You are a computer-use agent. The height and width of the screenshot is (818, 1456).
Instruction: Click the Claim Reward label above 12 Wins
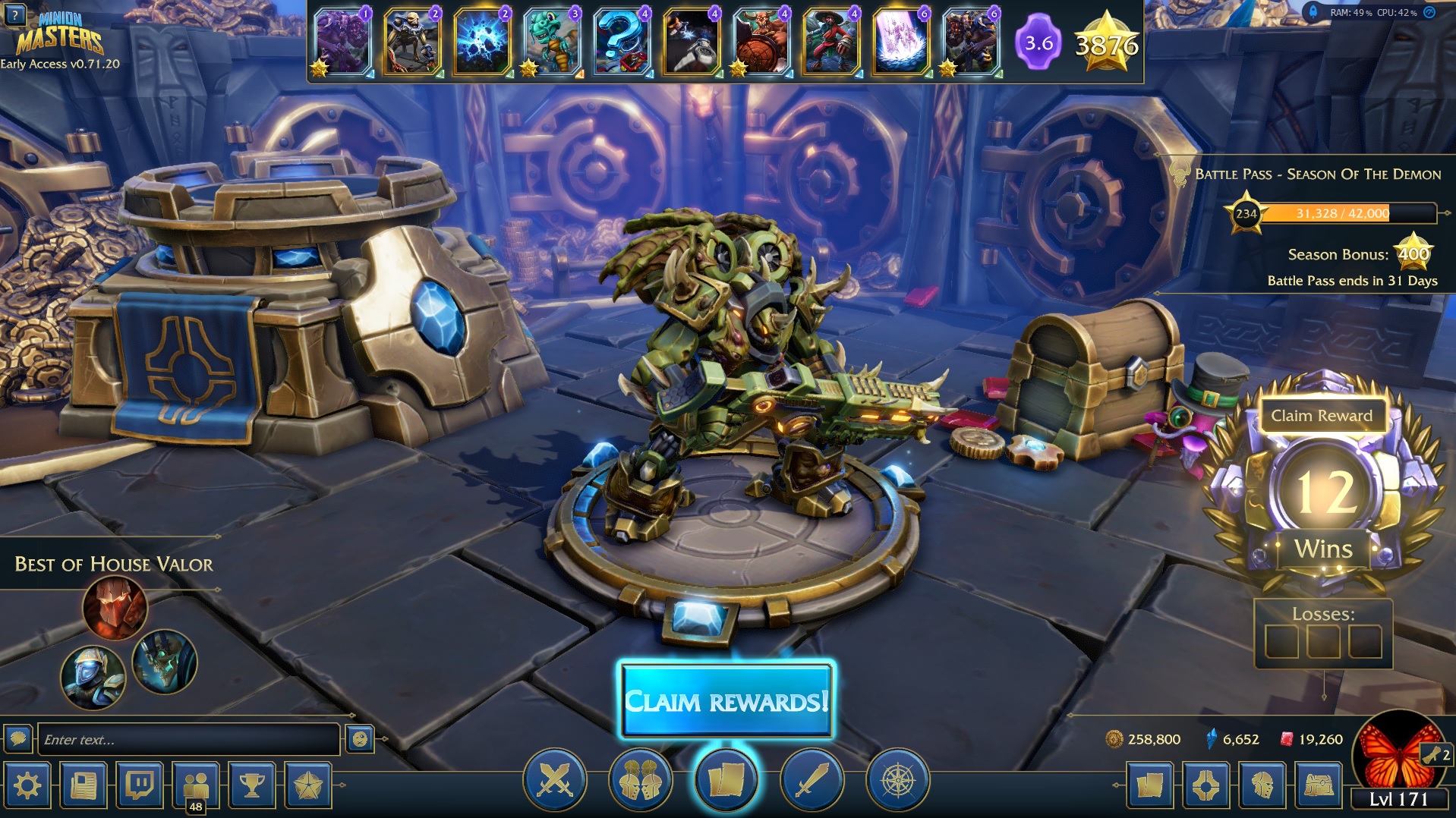(x=1322, y=416)
